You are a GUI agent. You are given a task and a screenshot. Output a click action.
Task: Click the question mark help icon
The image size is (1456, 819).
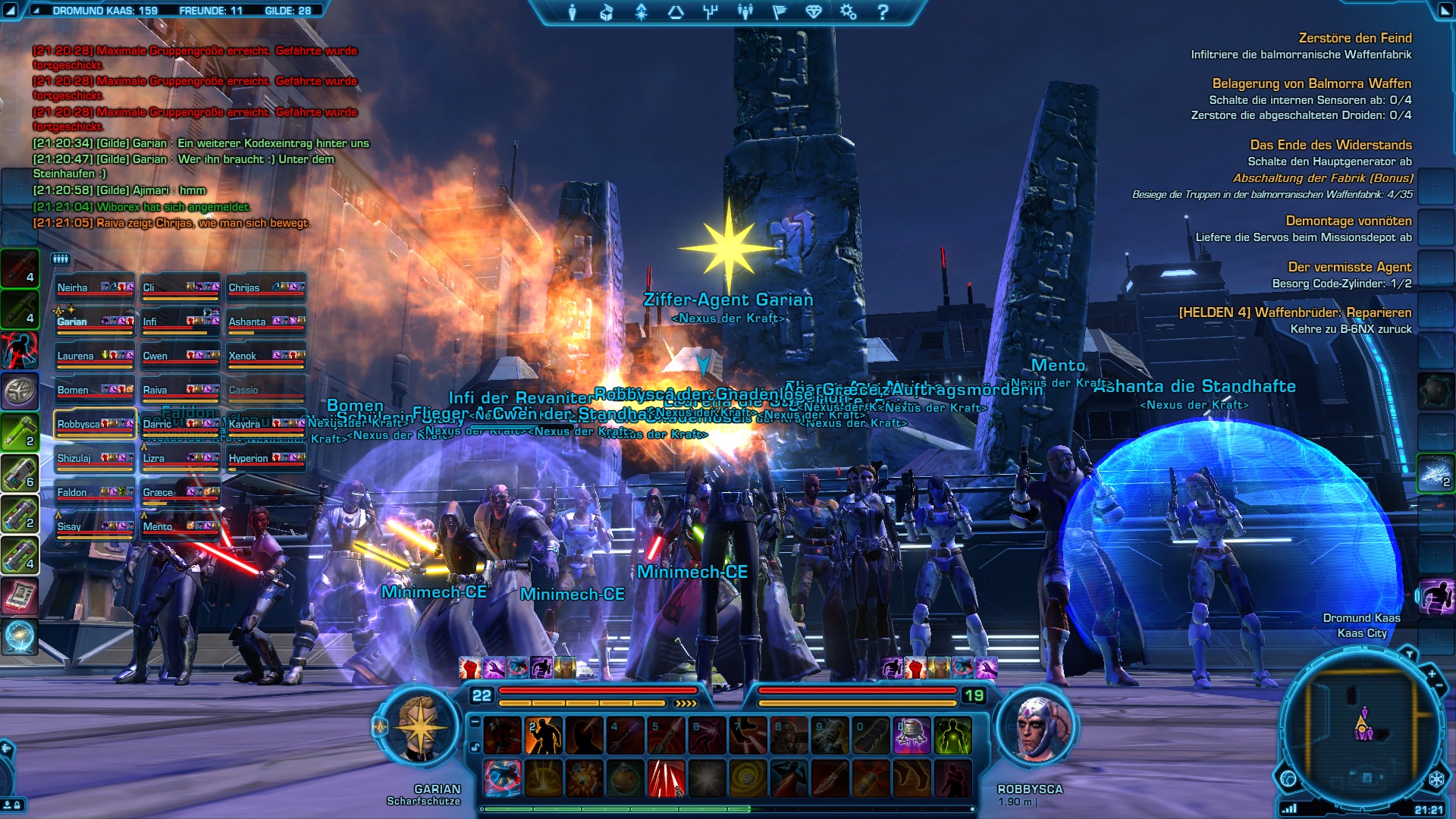883,12
